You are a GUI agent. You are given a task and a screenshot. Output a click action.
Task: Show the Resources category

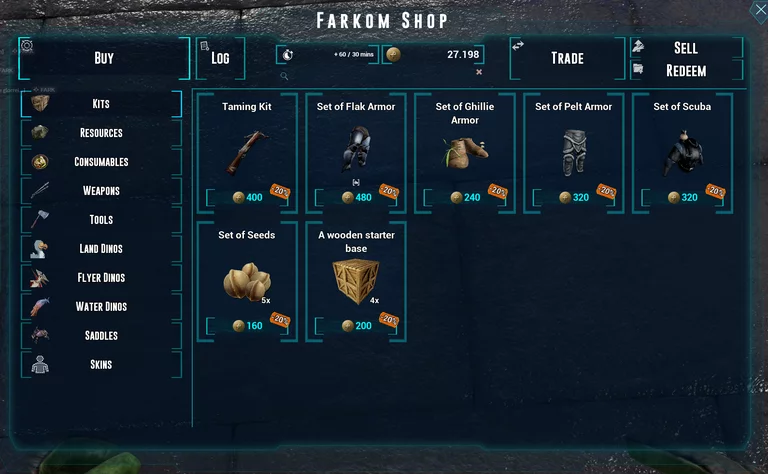tap(101, 133)
